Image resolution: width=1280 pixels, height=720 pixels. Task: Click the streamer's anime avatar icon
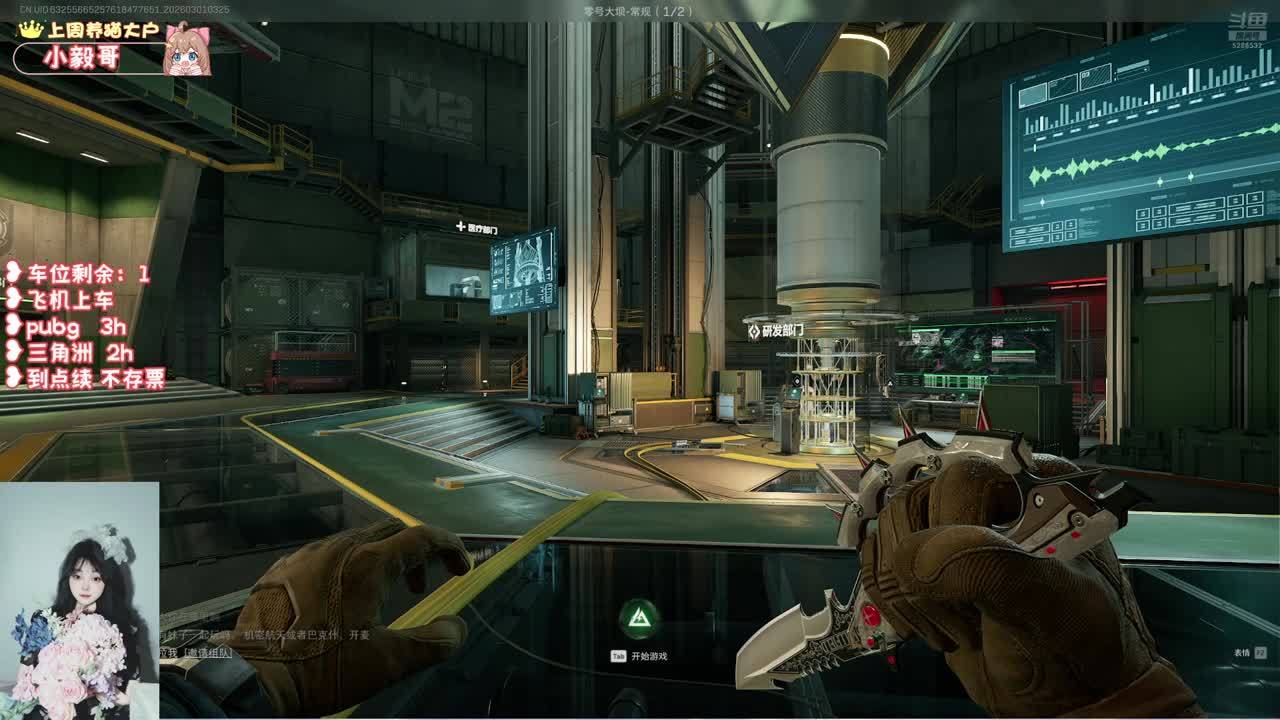tap(186, 50)
